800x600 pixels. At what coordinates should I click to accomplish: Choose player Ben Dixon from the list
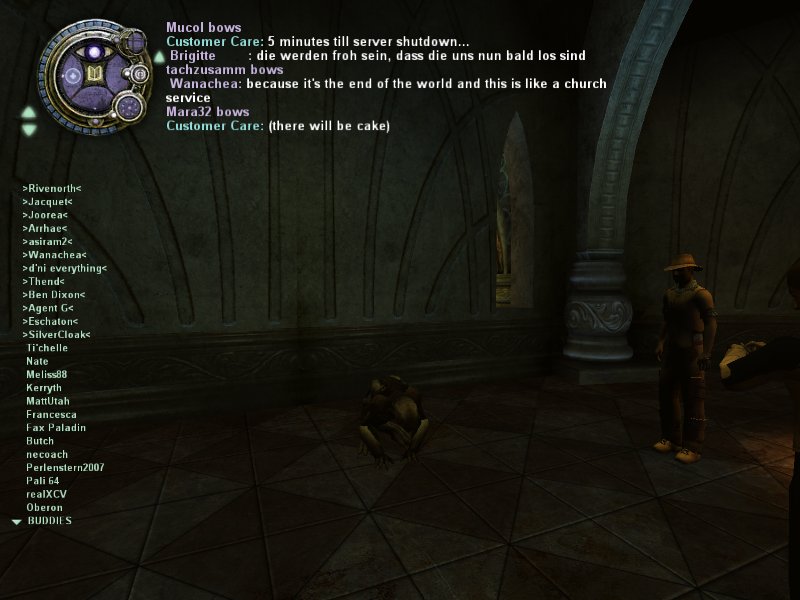[54, 295]
